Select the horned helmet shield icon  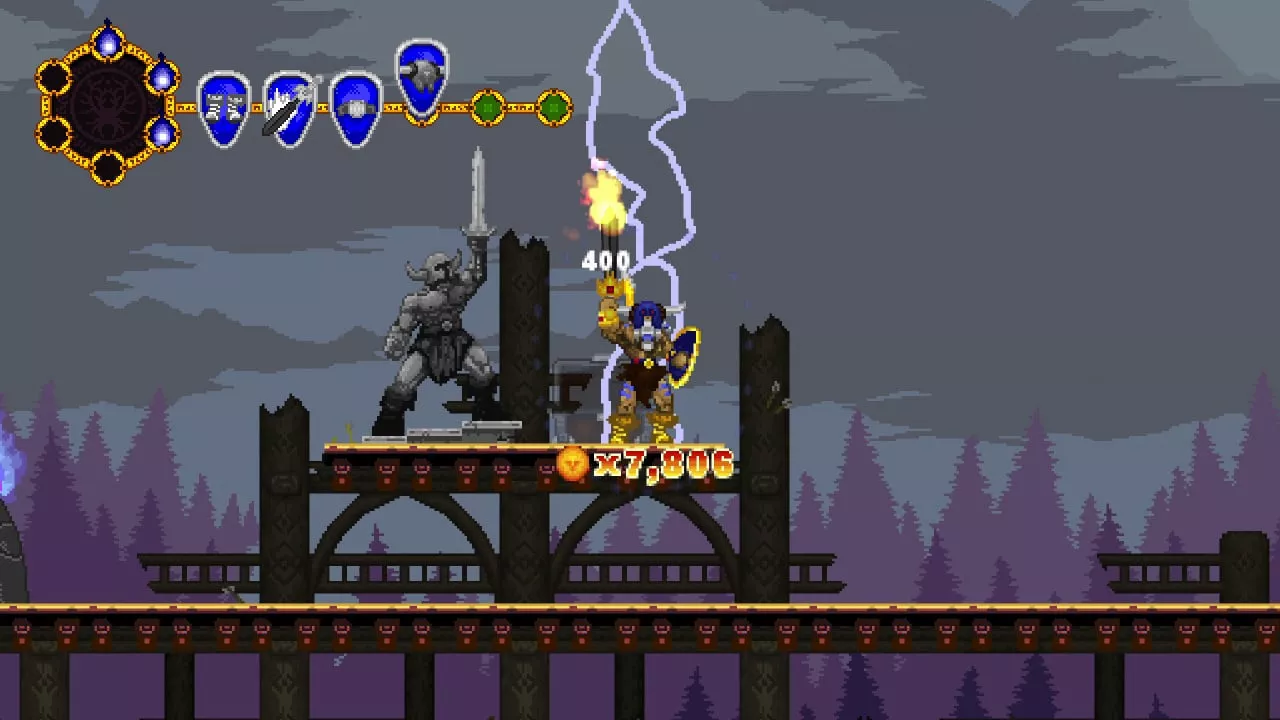click(x=421, y=76)
